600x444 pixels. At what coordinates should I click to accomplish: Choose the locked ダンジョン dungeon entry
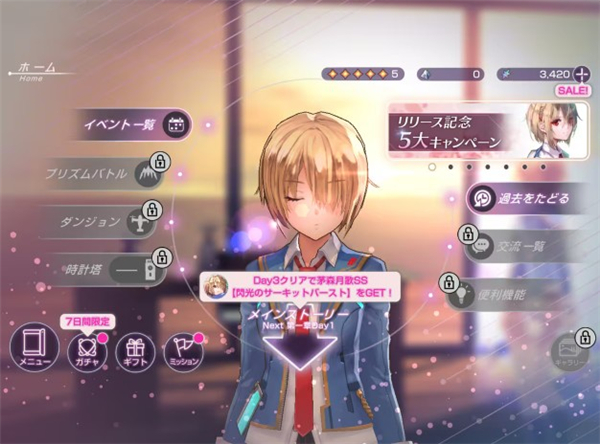tap(98, 221)
